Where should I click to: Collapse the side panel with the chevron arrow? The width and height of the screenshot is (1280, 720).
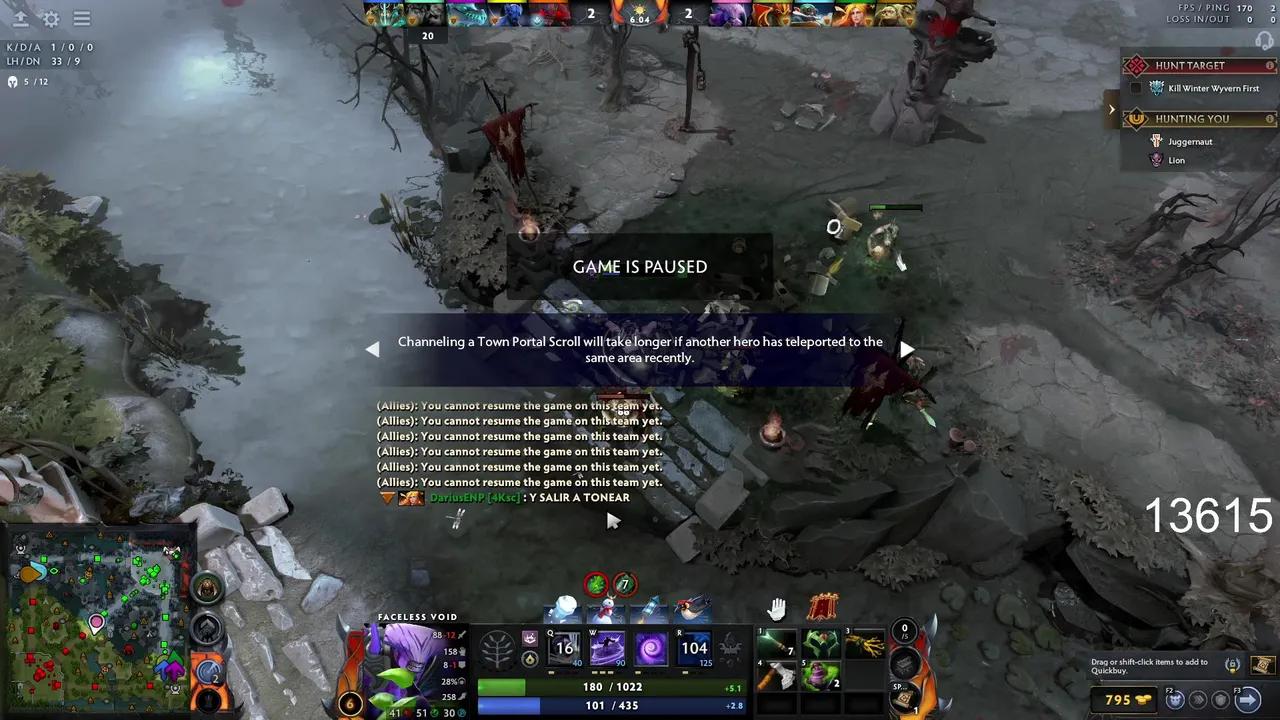pos(1112,108)
